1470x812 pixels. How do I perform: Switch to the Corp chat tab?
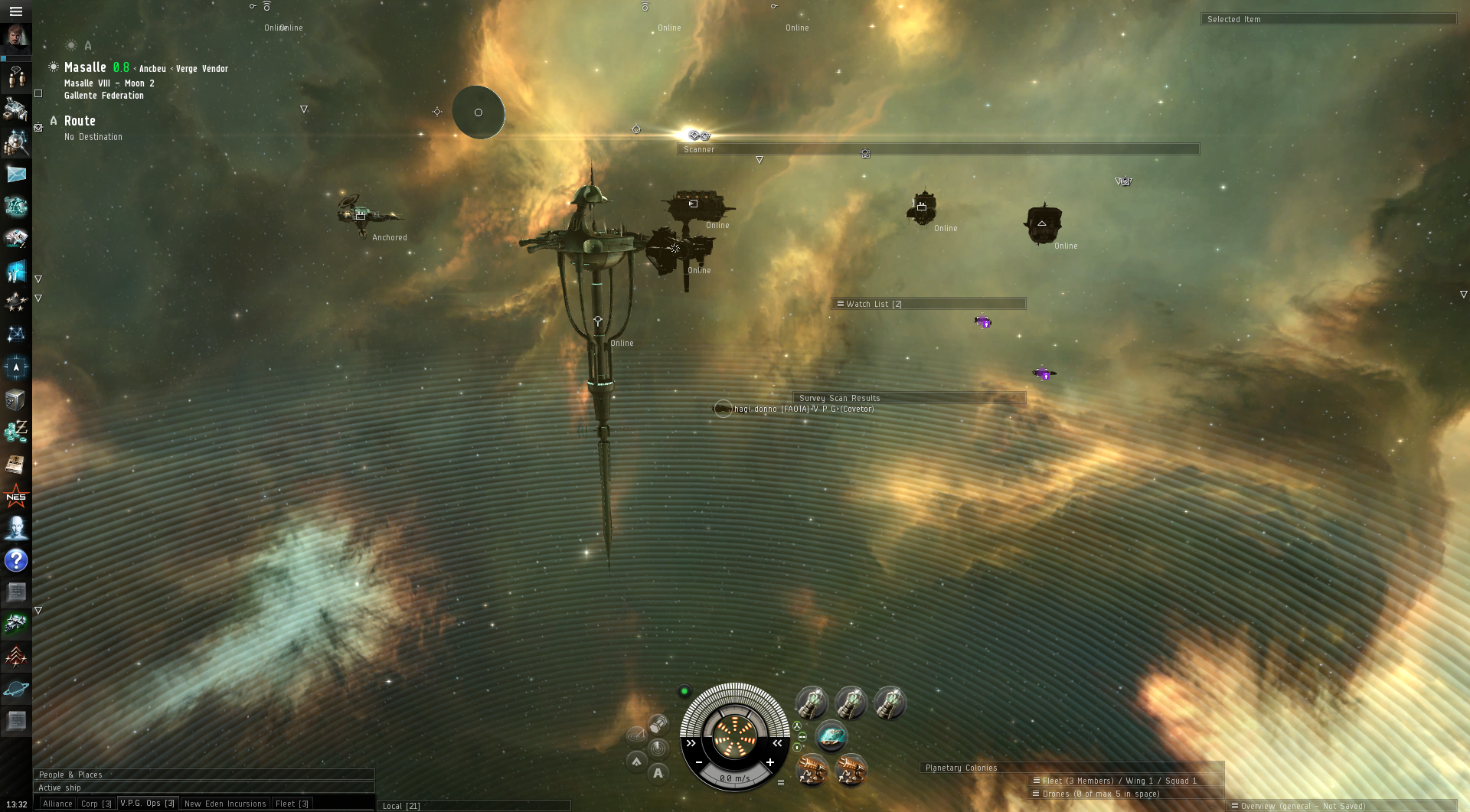(x=96, y=804)
